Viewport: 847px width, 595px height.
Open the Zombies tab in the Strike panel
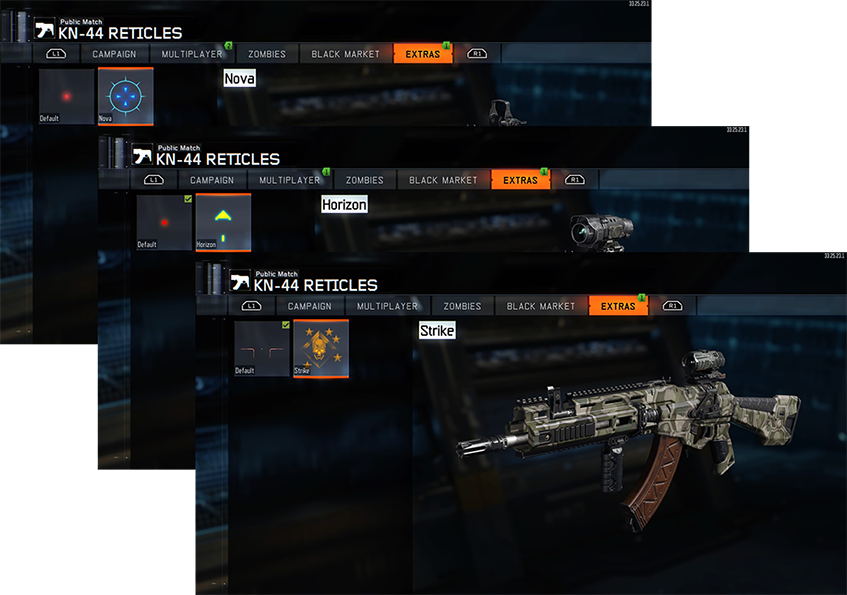[x=462, y=306]
